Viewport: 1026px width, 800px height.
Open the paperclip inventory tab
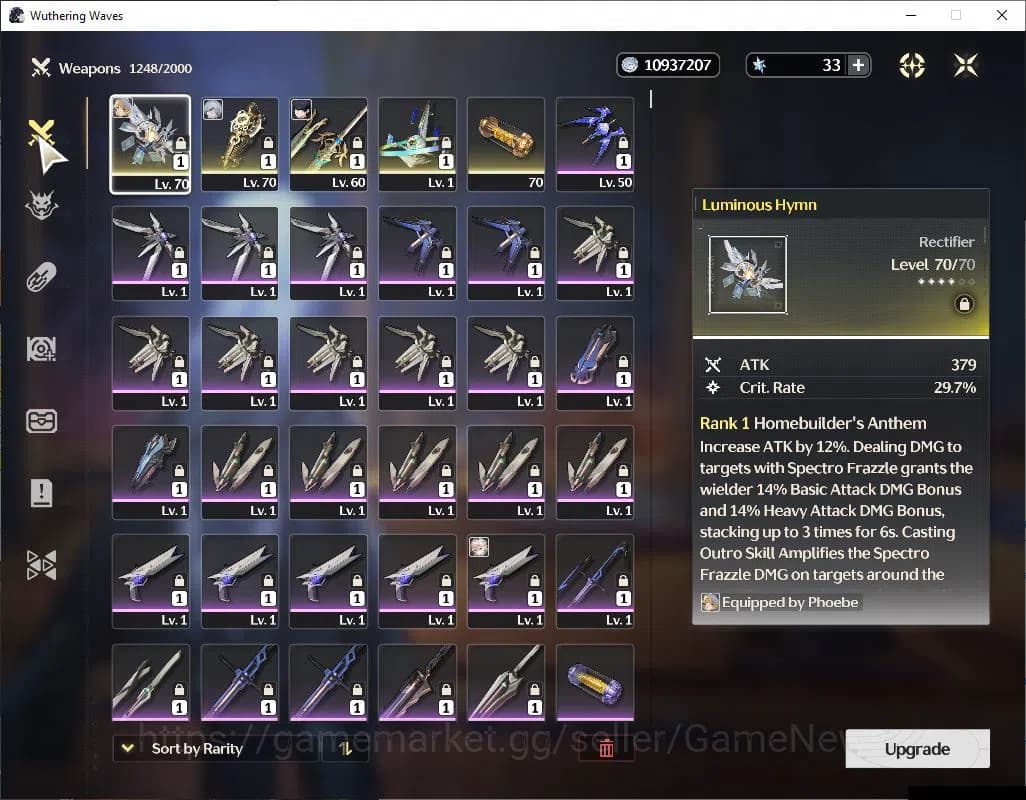pyautogui.click(x=42, y=277)
